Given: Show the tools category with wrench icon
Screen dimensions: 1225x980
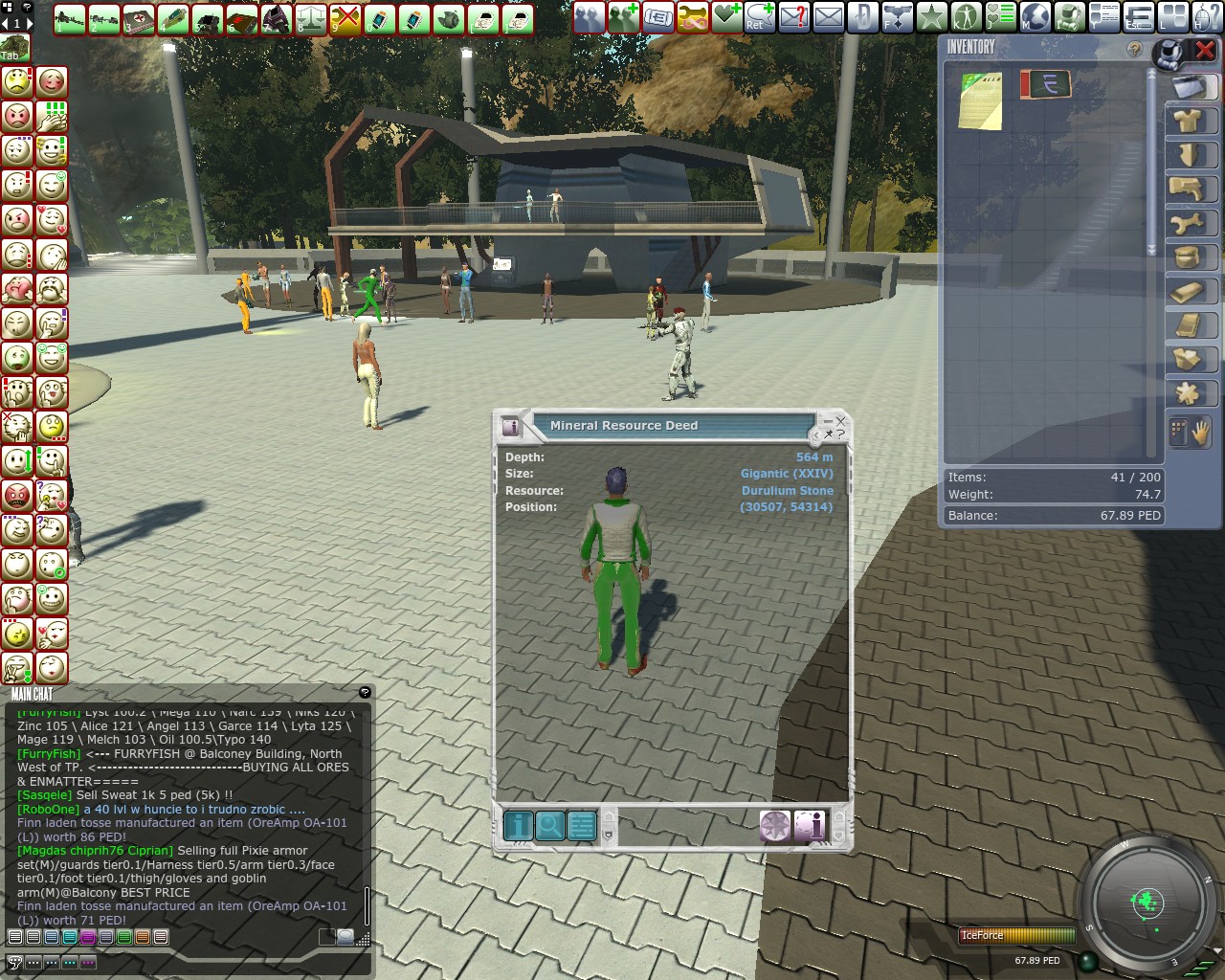Looking at the screenshot, I should (x=1188, y=224).
